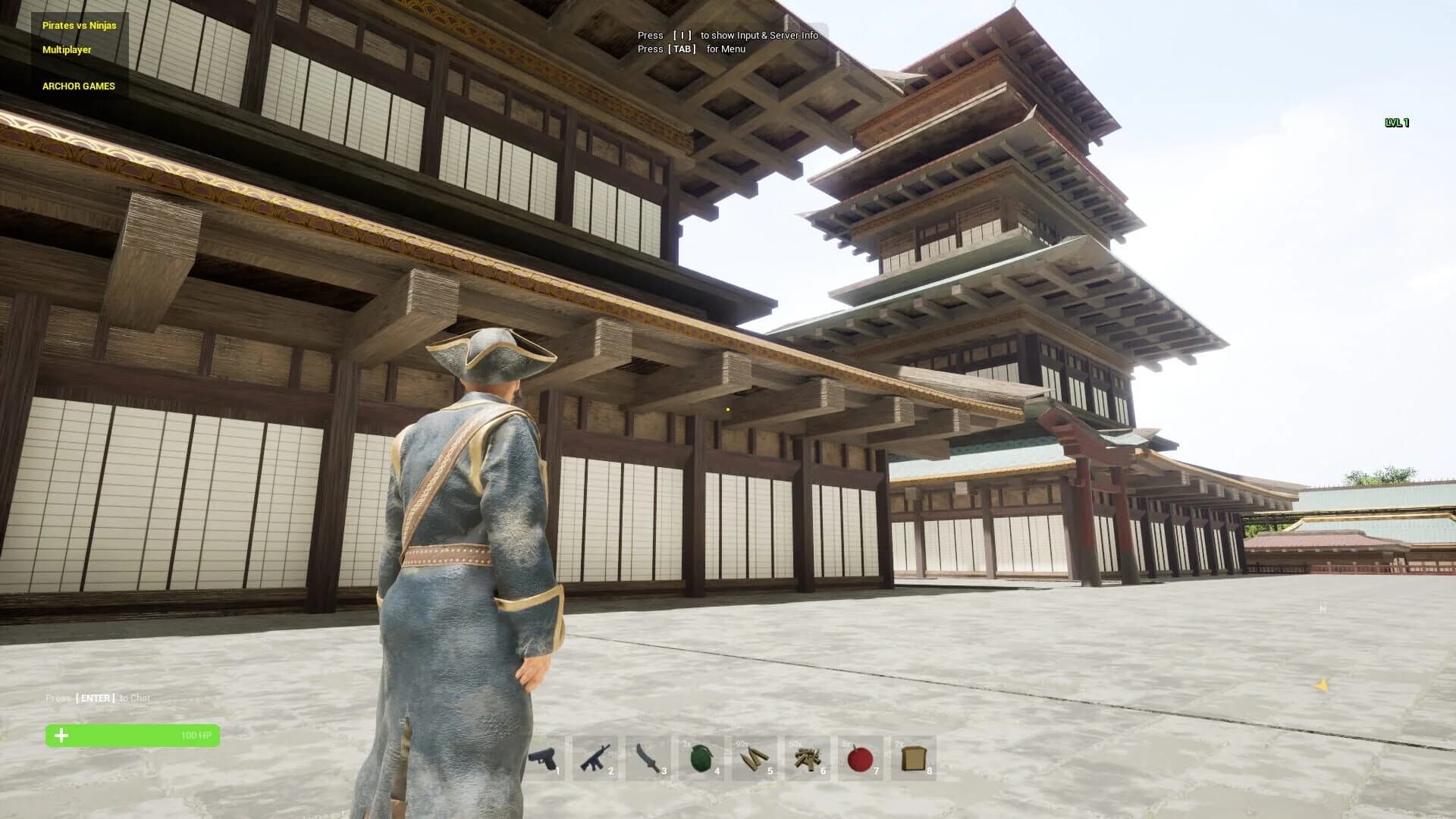Screen dimensions: 1456x819
Task: Select the pistol in hotbar slot 1
Action: click(x=548, y=756)
